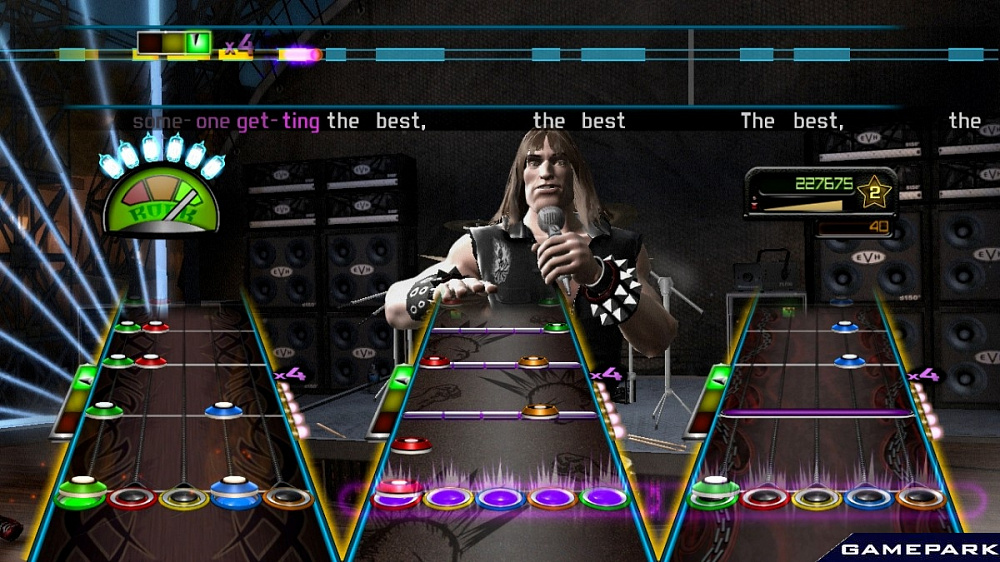Strike the green fret on the right highway
The height and width of the screenshot is (562, 1000).
click(714, 495)
